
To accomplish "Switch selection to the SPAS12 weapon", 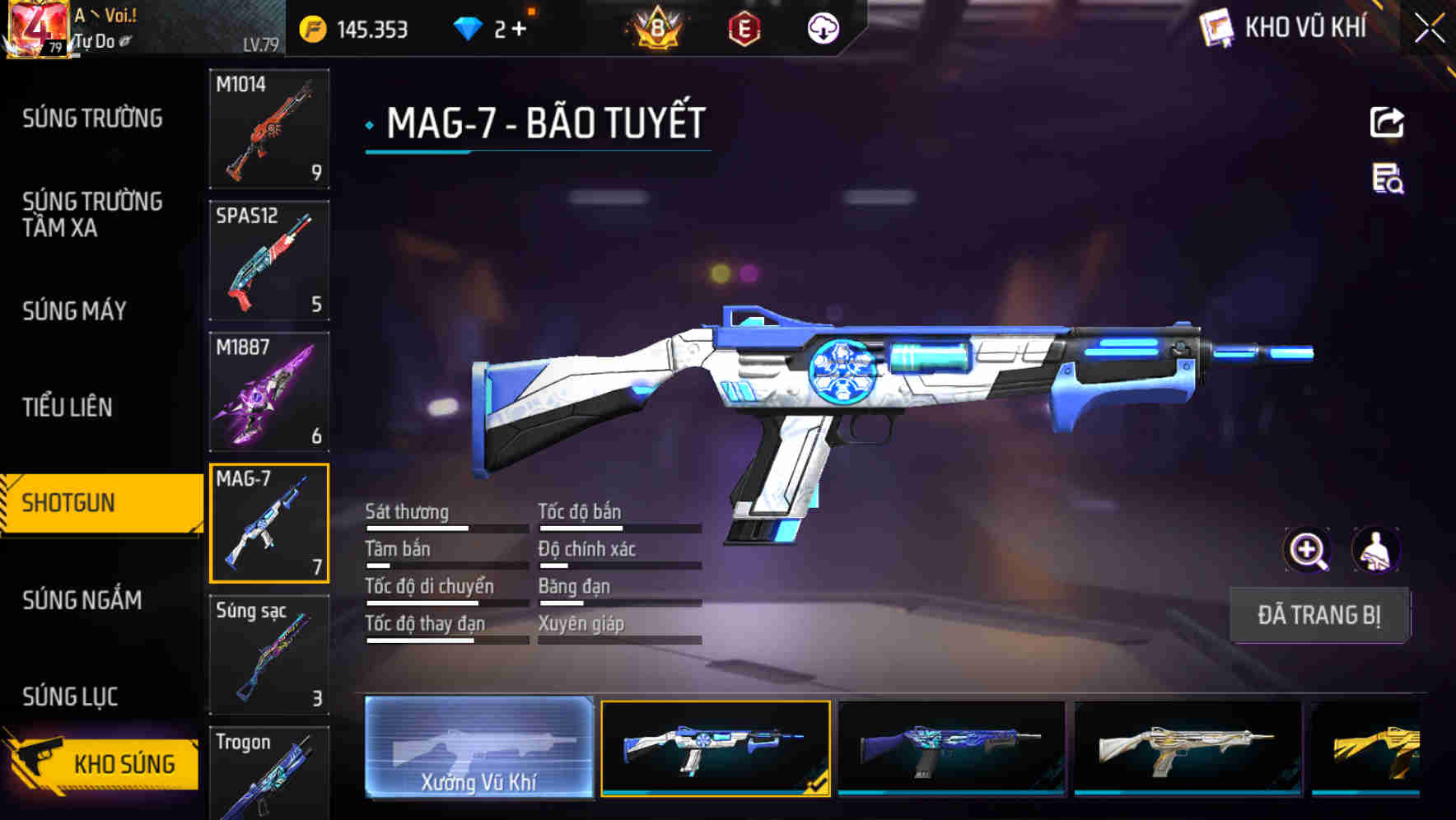I will pyautogui.click(x=269, y=259).
